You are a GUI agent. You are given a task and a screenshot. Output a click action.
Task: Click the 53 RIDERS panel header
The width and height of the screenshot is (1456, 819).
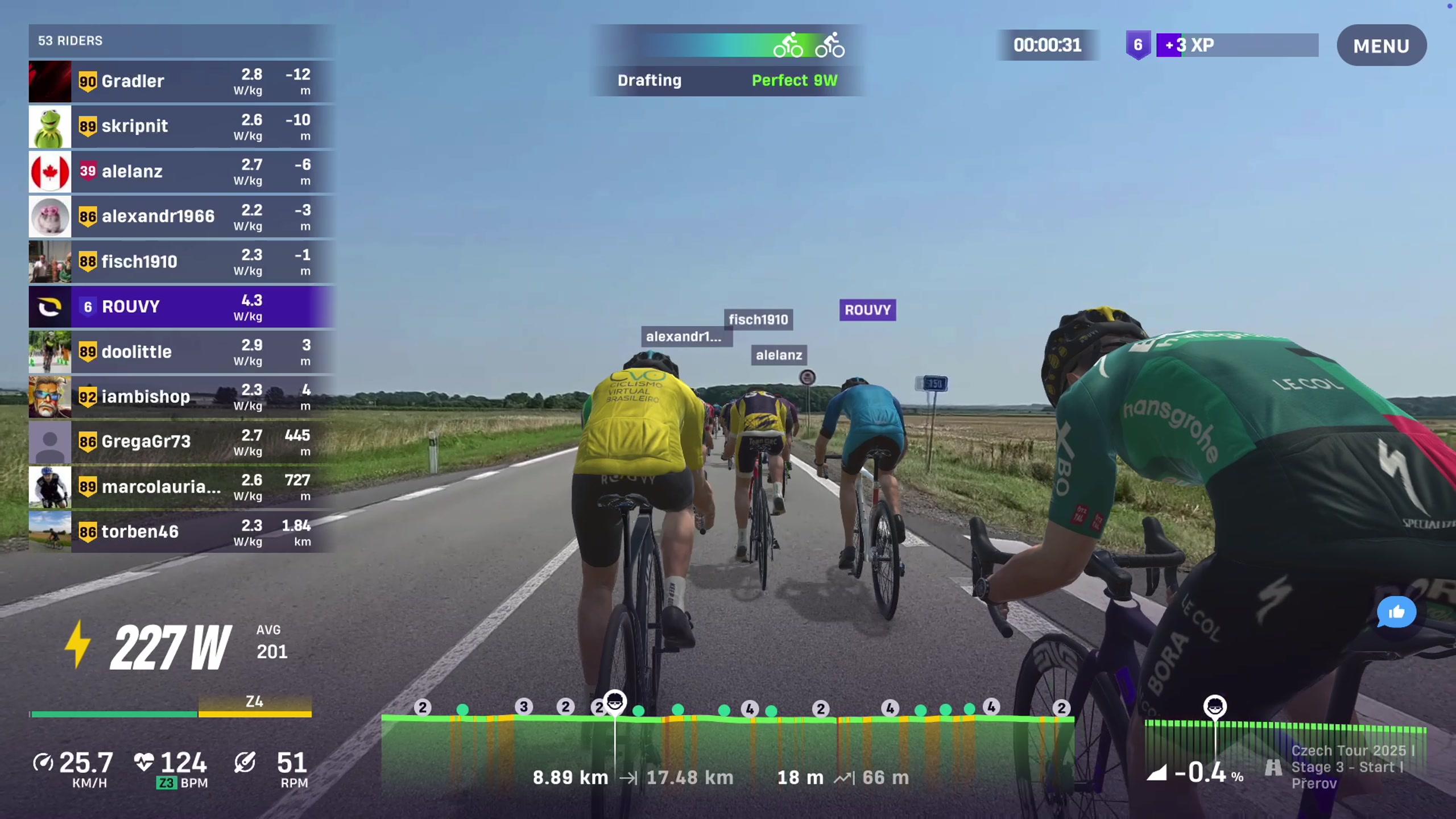click(x=181, y=41)
